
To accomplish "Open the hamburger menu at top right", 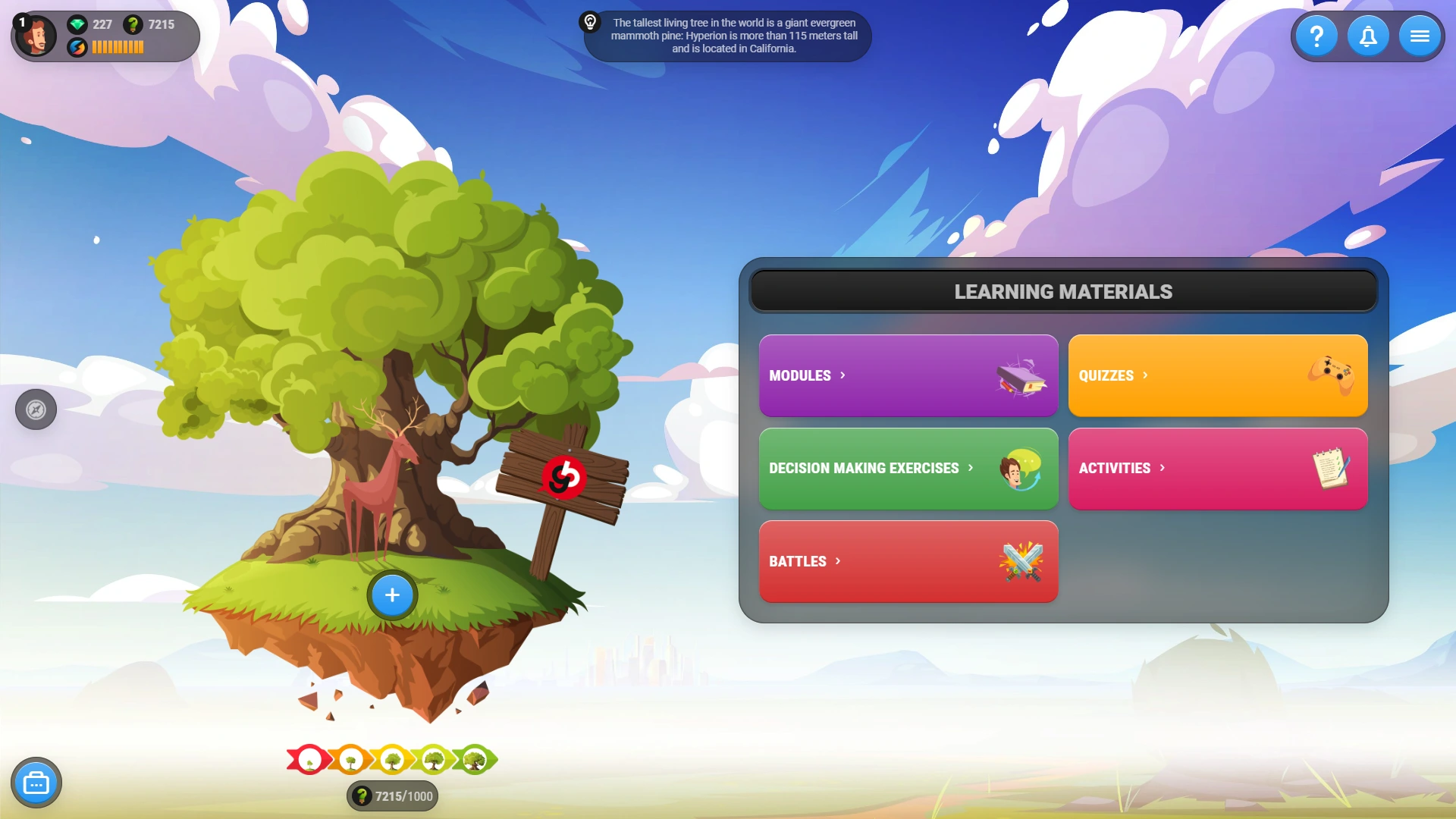I will click(1419, 35).
